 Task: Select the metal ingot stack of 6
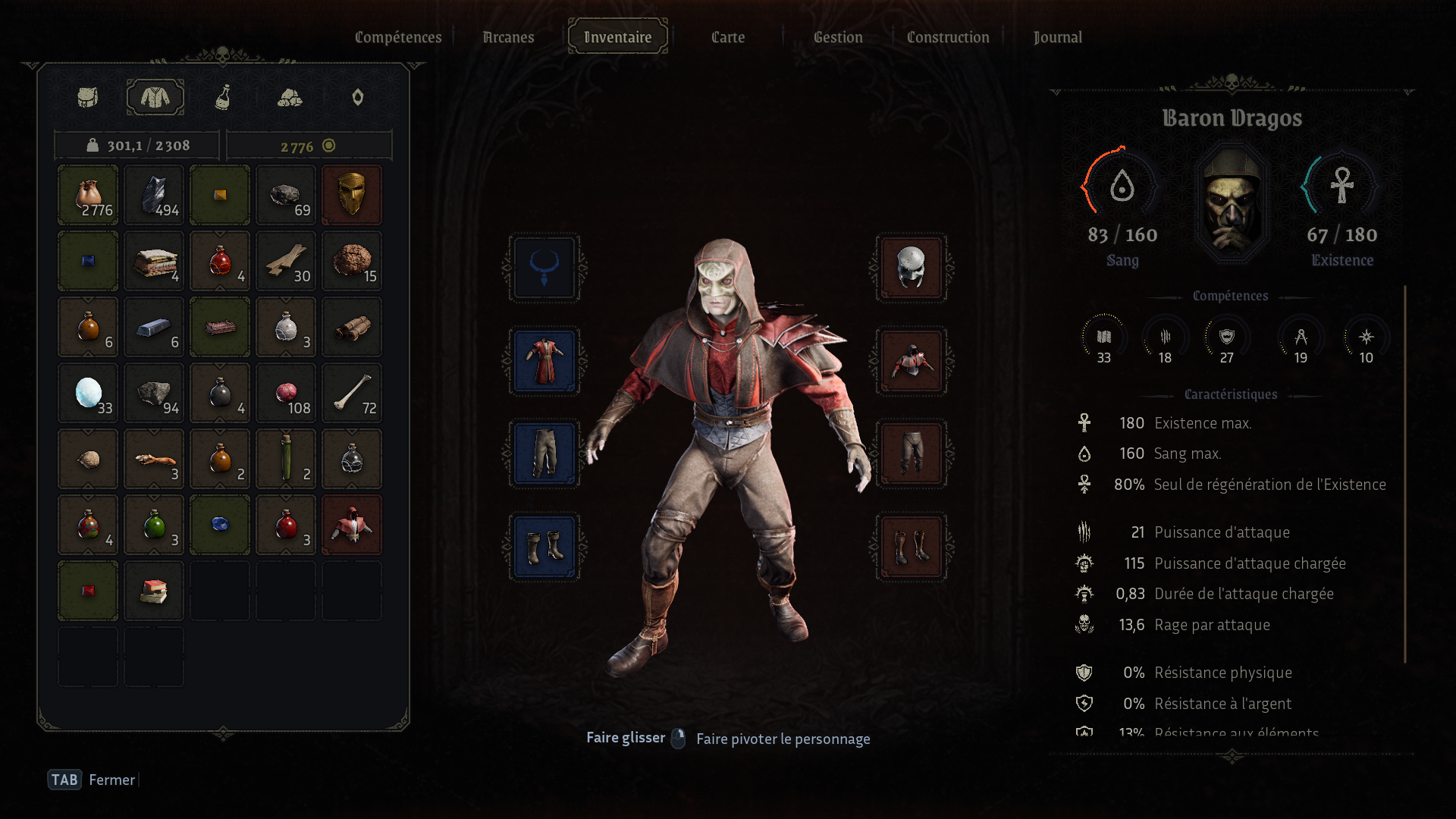(154, 327)
